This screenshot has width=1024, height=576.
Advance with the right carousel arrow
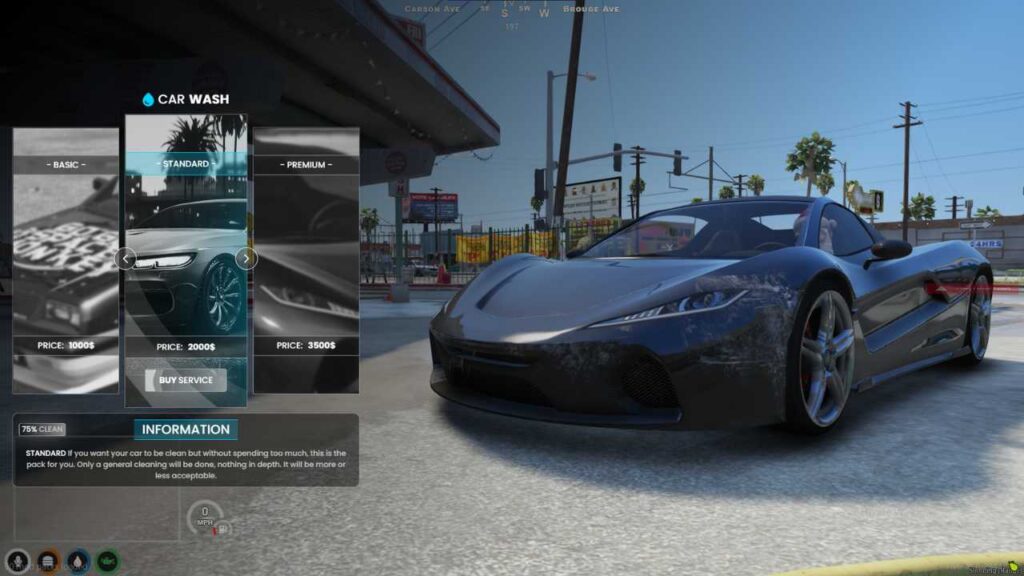246,259
